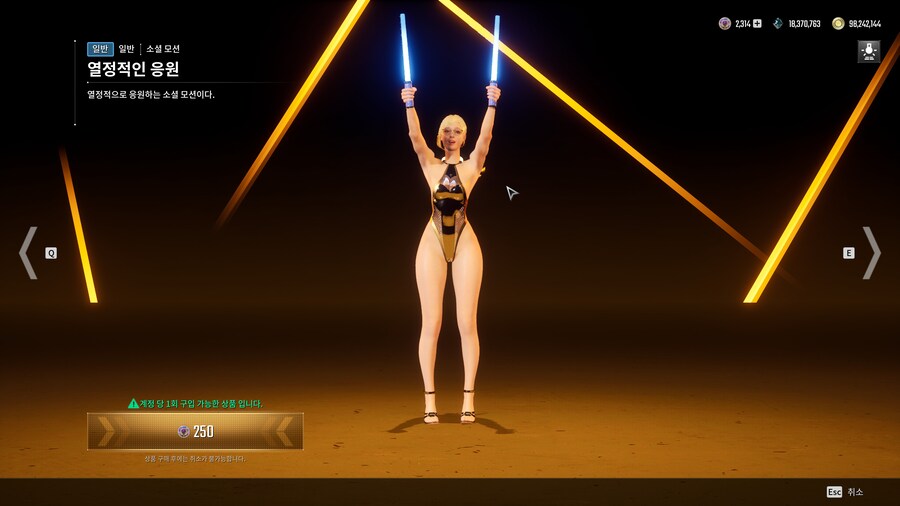Go to the previous item with left arrow

[28, 253]
